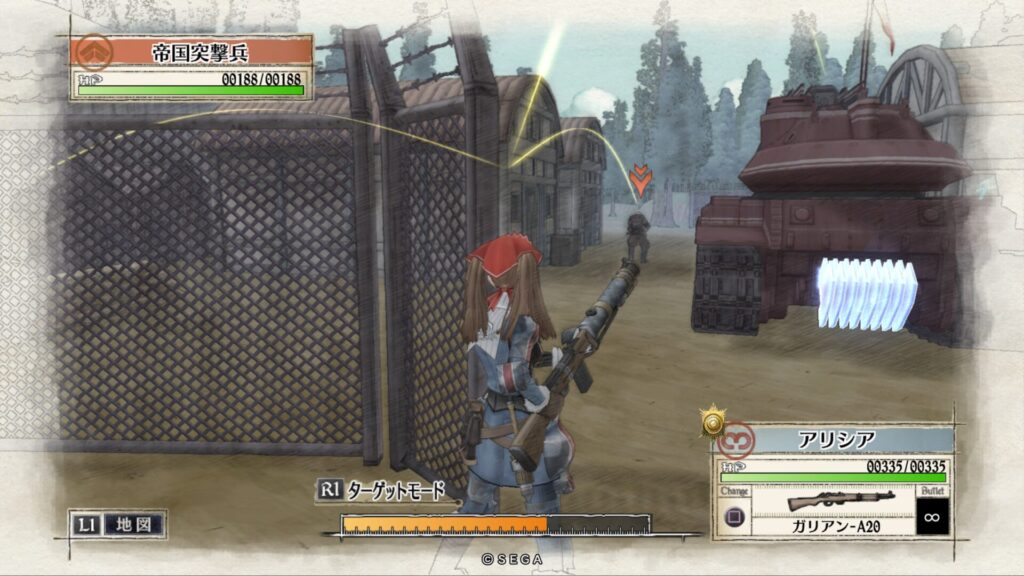This screenshot has height=576, width=1024.
Task: Click the orange arrow marker above the enemy
Action: (640, 181)
